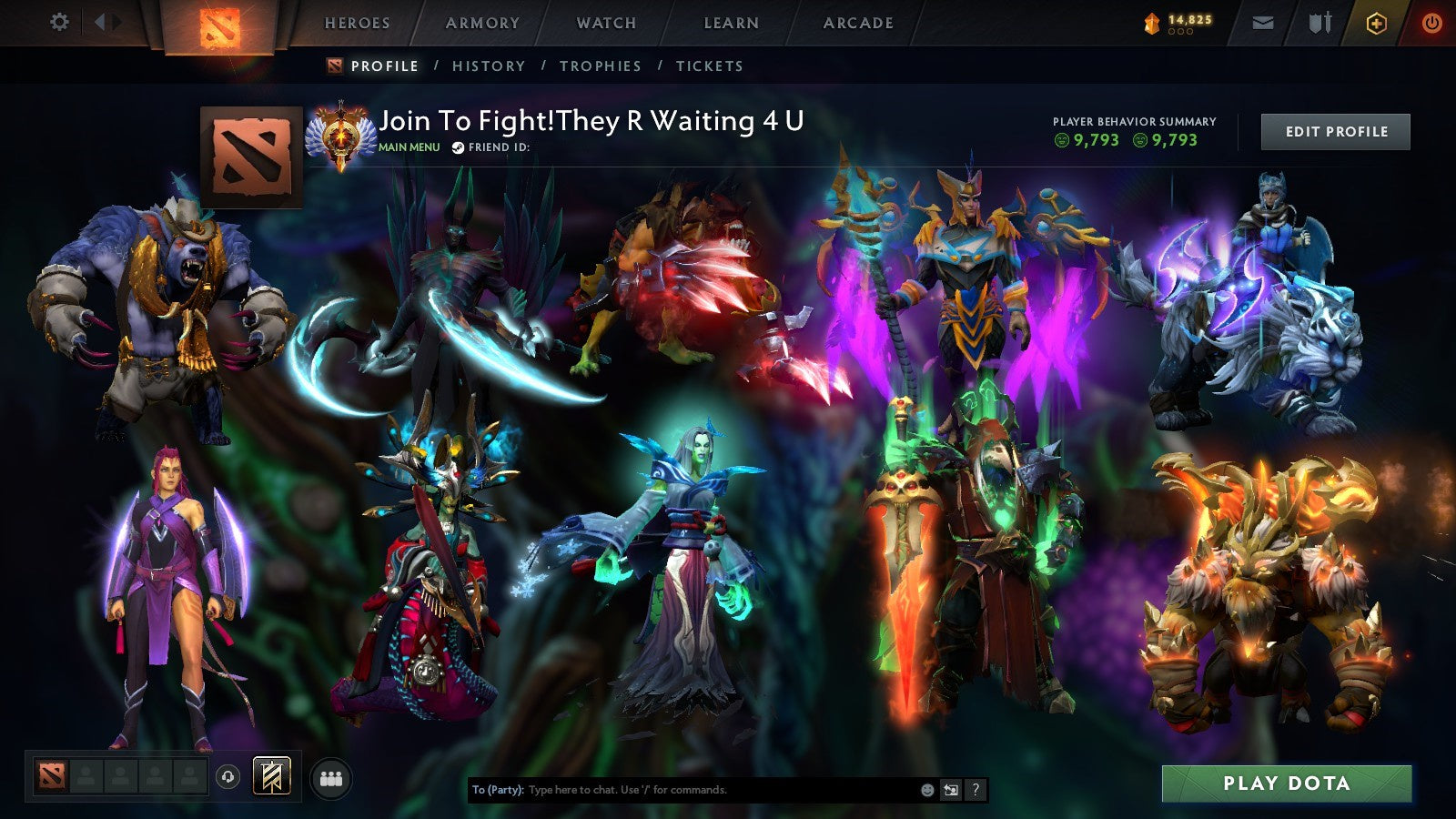The height and width of the screenshot is (819, 1456).
Task: Click the red power icon
Action: point(1431,22)
